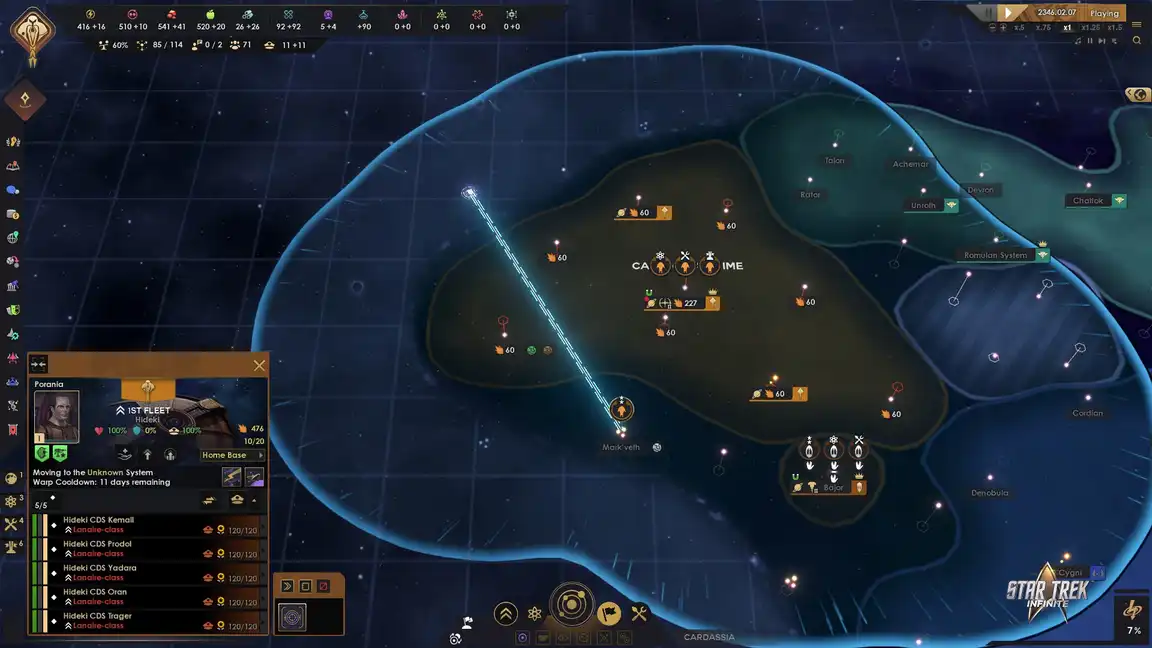Click the Porania commander portrait
The width and height of the screenshot is (1152, 648).
(57, 416)
